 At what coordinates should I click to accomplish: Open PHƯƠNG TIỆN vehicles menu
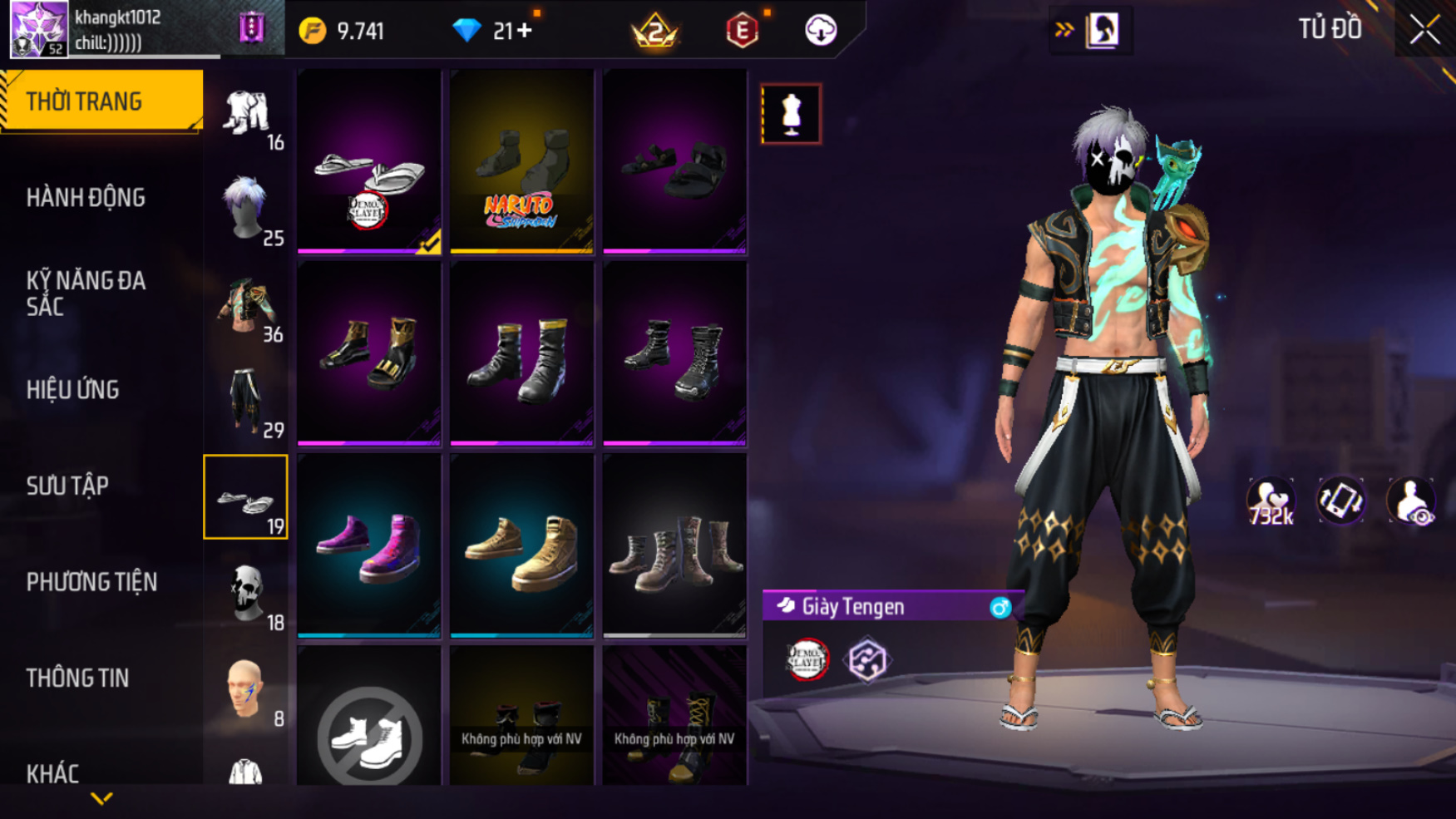pyautogui.click(x=91, y=582)
